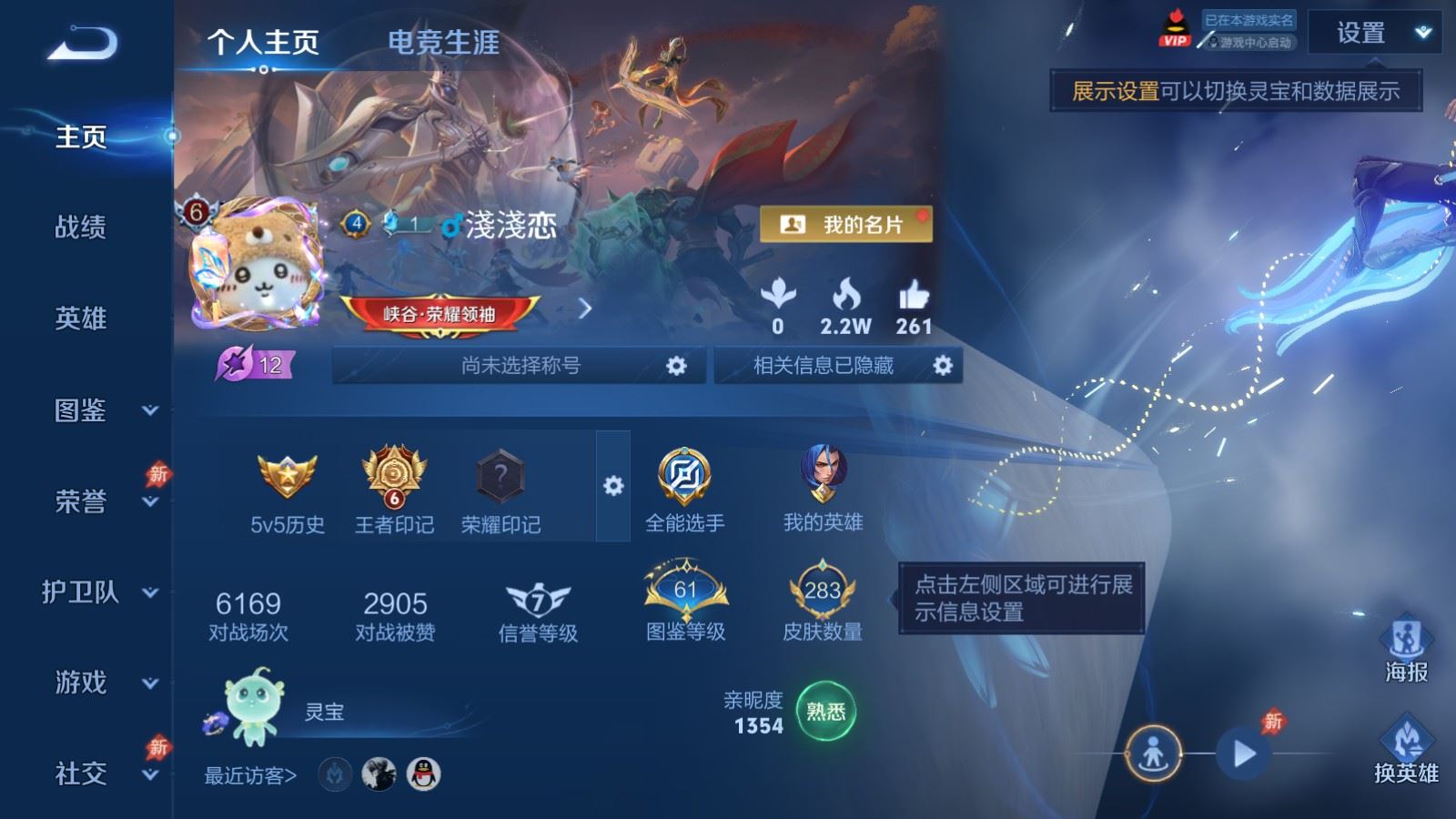Screen dimensions: 1456x819
Task: Open the 荣耀印记 placeholder icon
Action: tap(501, 475)
